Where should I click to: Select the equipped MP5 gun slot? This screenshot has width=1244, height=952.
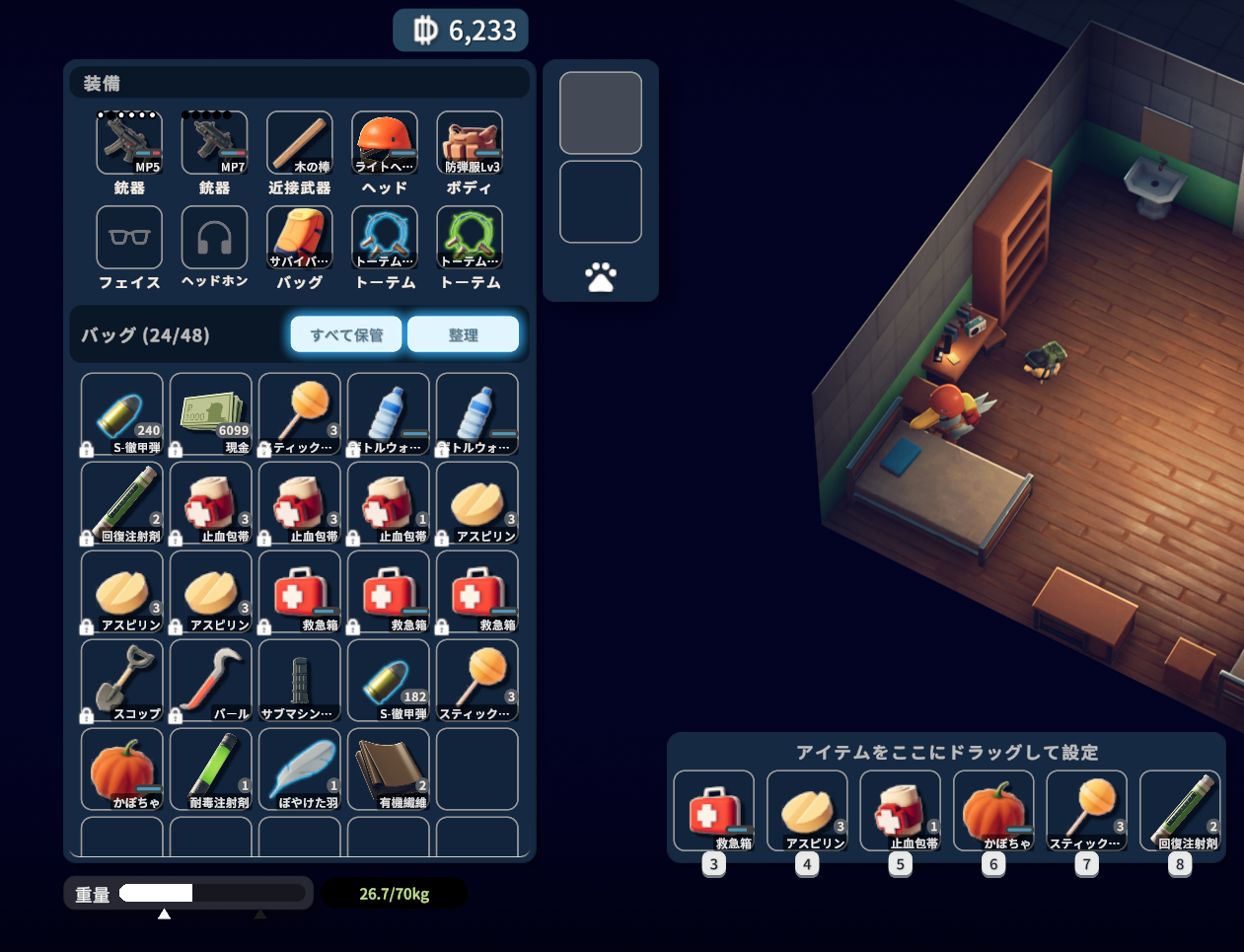[129, 143]
